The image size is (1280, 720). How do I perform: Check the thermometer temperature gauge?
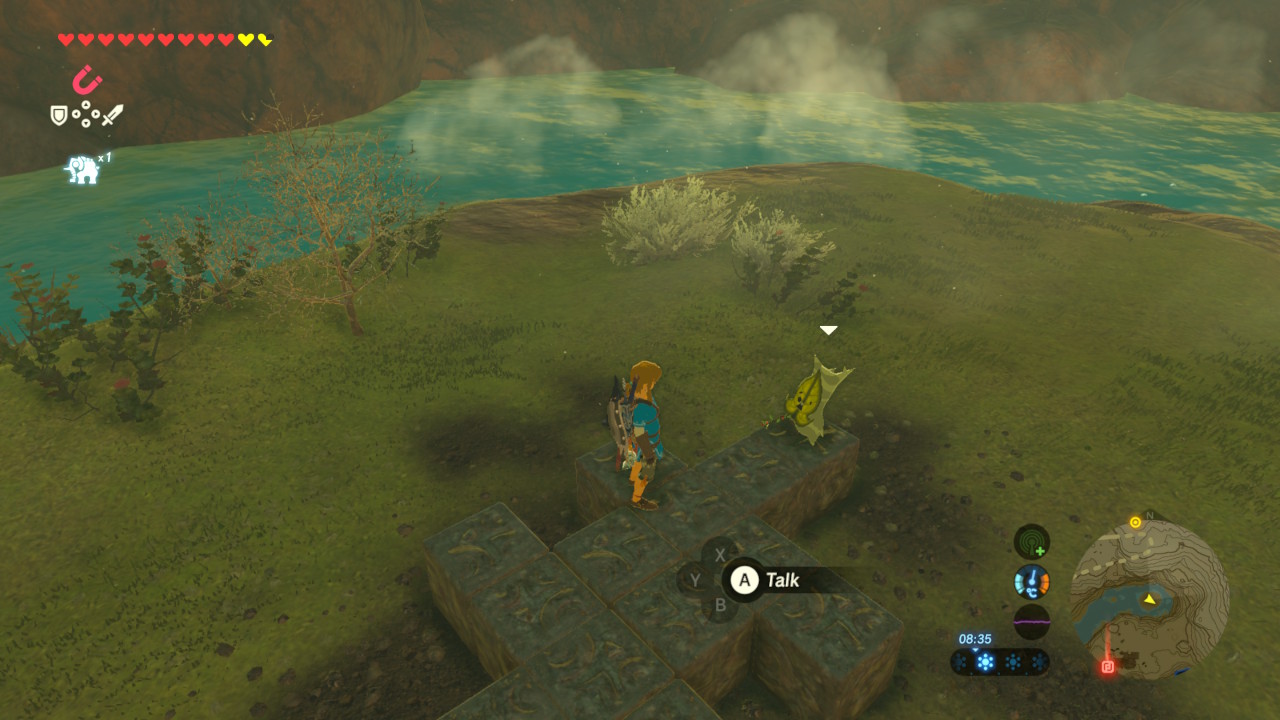[1032, 581]
